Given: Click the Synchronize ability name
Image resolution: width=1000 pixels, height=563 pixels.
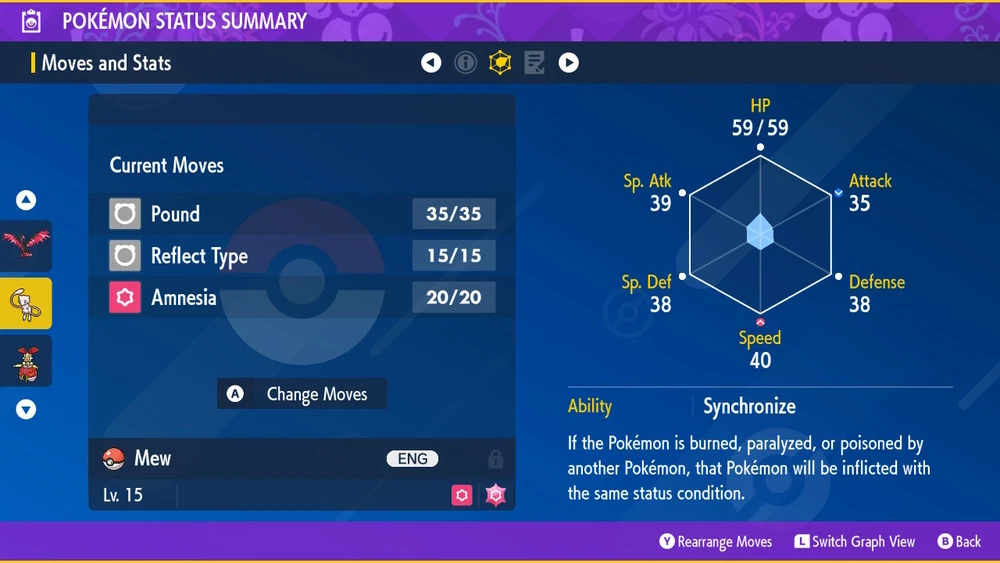Looking at the screenshot, I should coord(749,406).
